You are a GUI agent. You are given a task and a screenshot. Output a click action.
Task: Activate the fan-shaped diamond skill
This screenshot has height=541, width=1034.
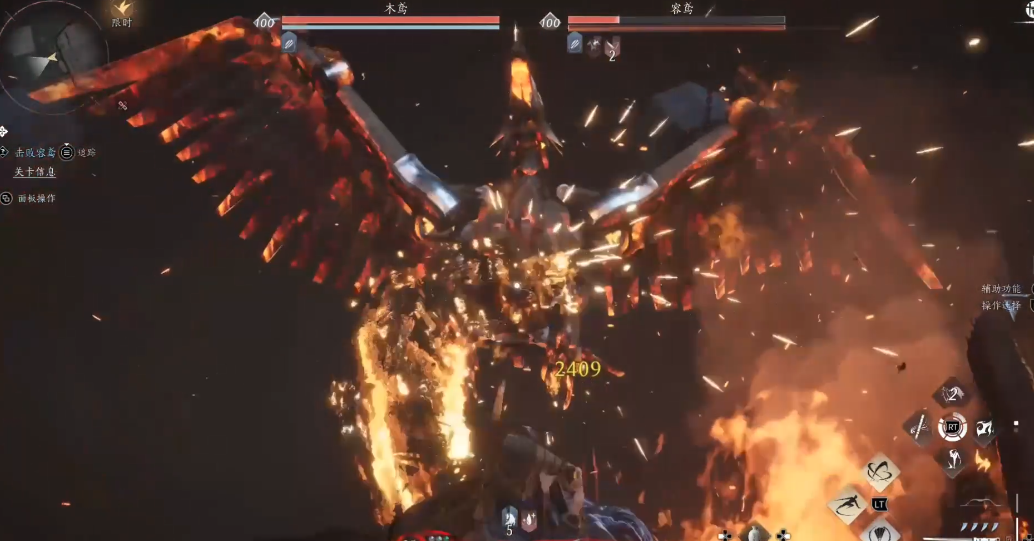pyautogui.click(x=880, y=530)
